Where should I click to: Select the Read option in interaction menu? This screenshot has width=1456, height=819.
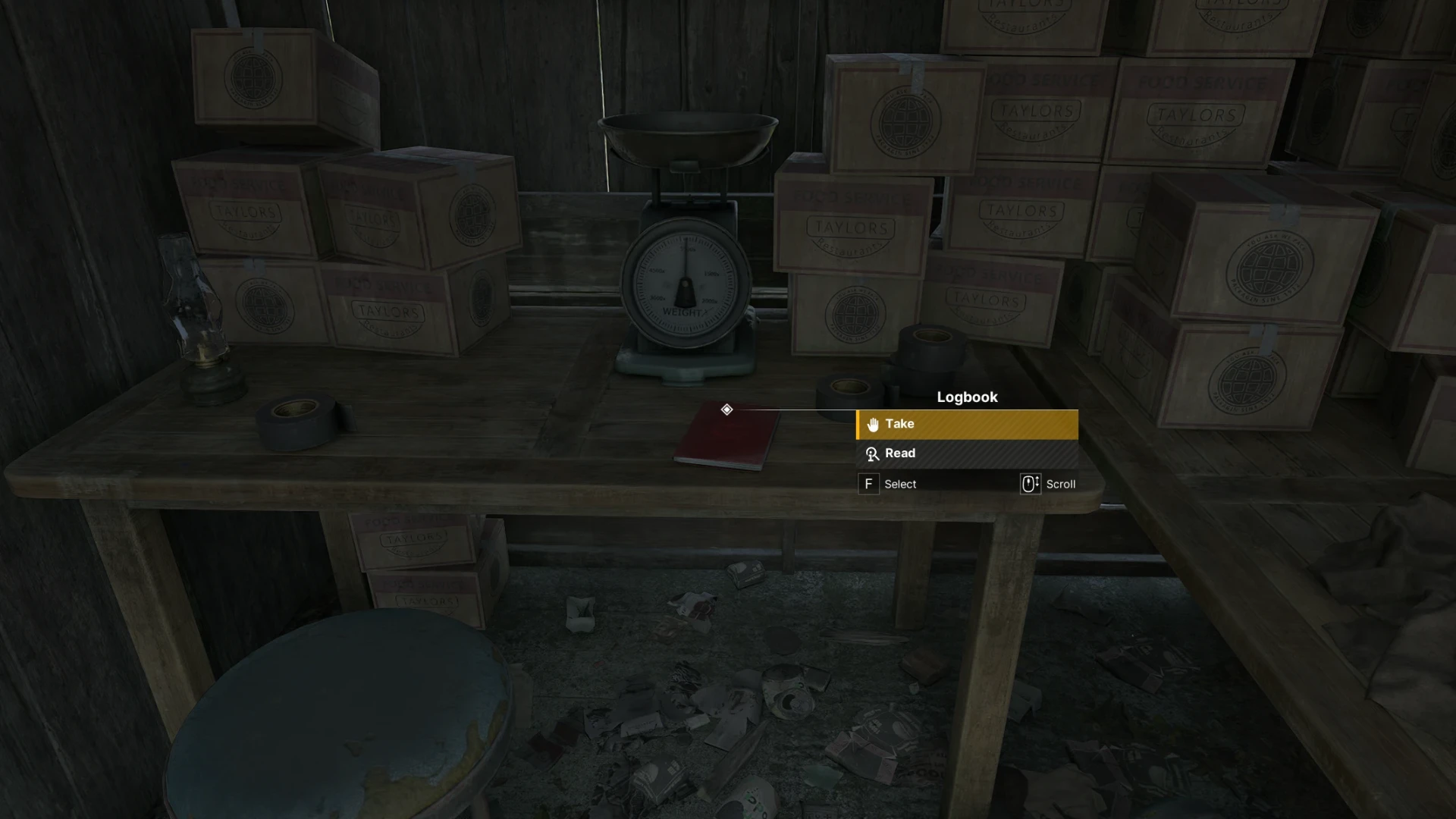click(966, 453)
